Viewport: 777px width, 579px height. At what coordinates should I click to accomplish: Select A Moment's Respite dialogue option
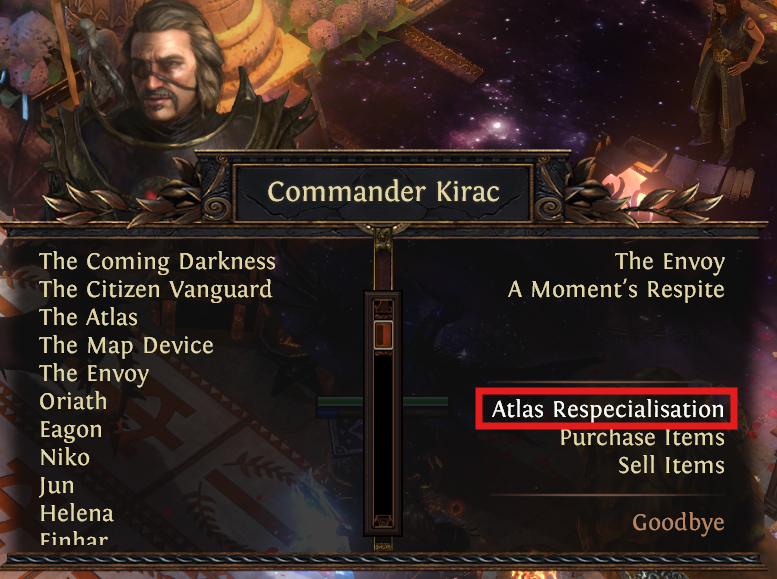616,290
